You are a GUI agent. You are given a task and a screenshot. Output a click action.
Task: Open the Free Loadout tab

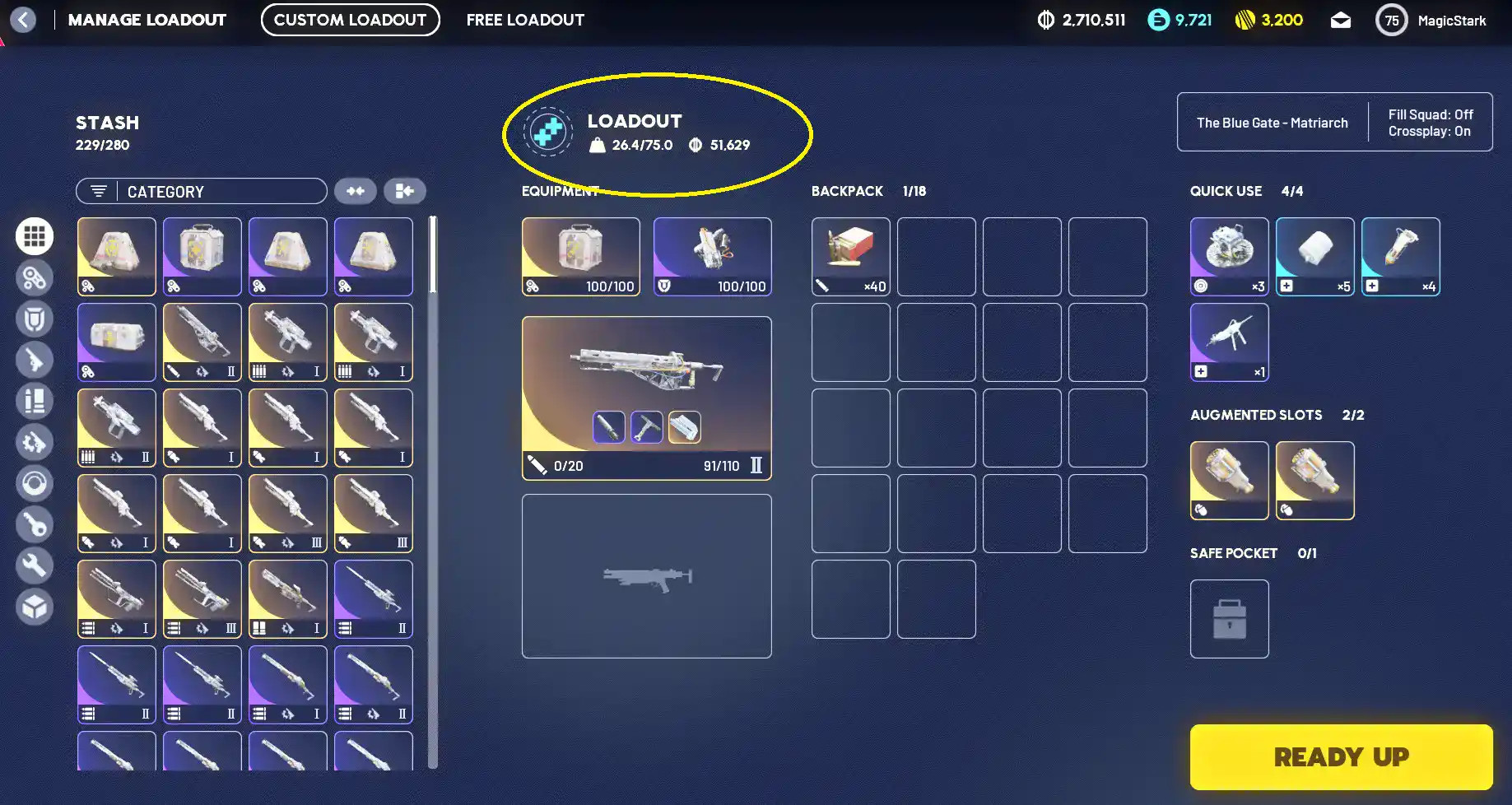[x=524, y=20]
